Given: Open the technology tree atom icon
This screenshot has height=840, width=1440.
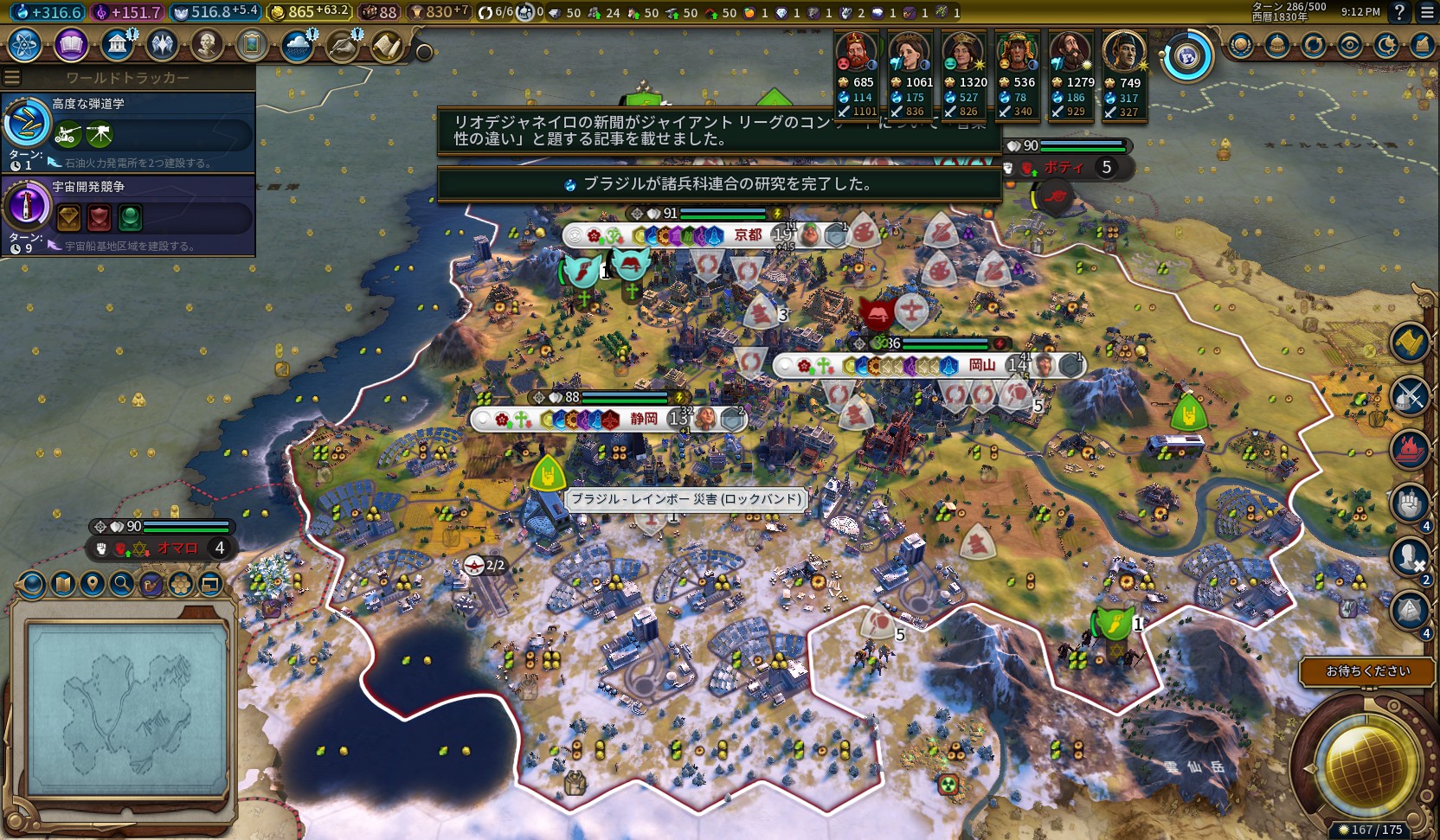Looking at the screenshot, I should [x=25, y=44].
